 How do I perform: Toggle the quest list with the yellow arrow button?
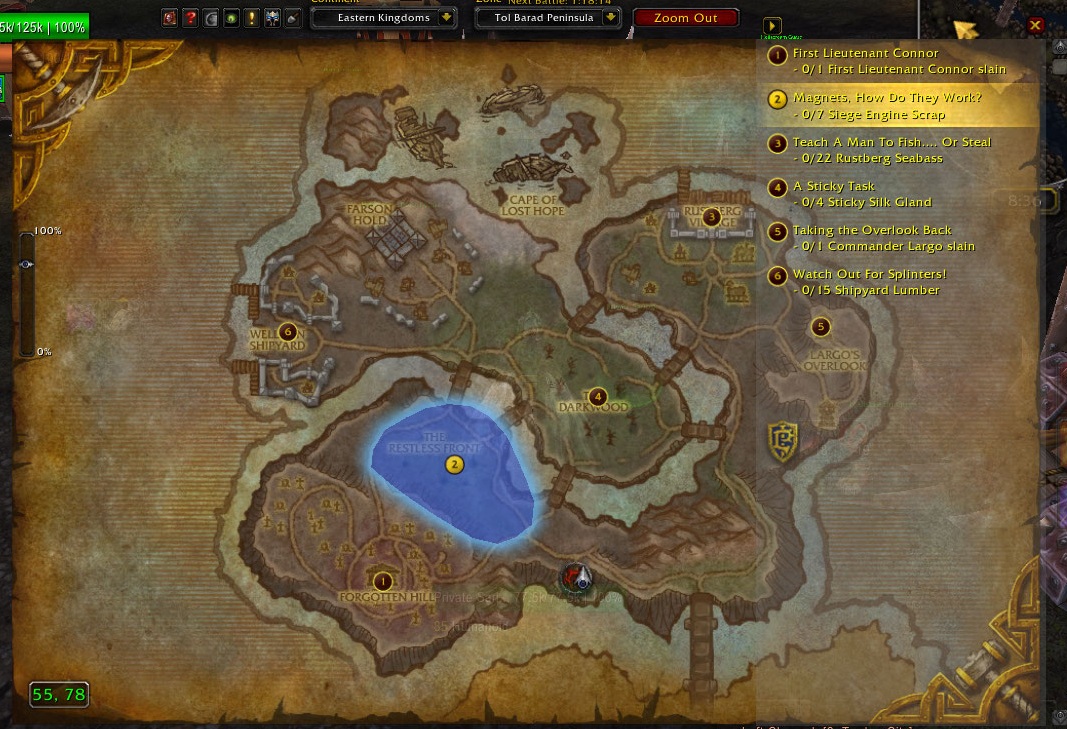click(771, 26)
